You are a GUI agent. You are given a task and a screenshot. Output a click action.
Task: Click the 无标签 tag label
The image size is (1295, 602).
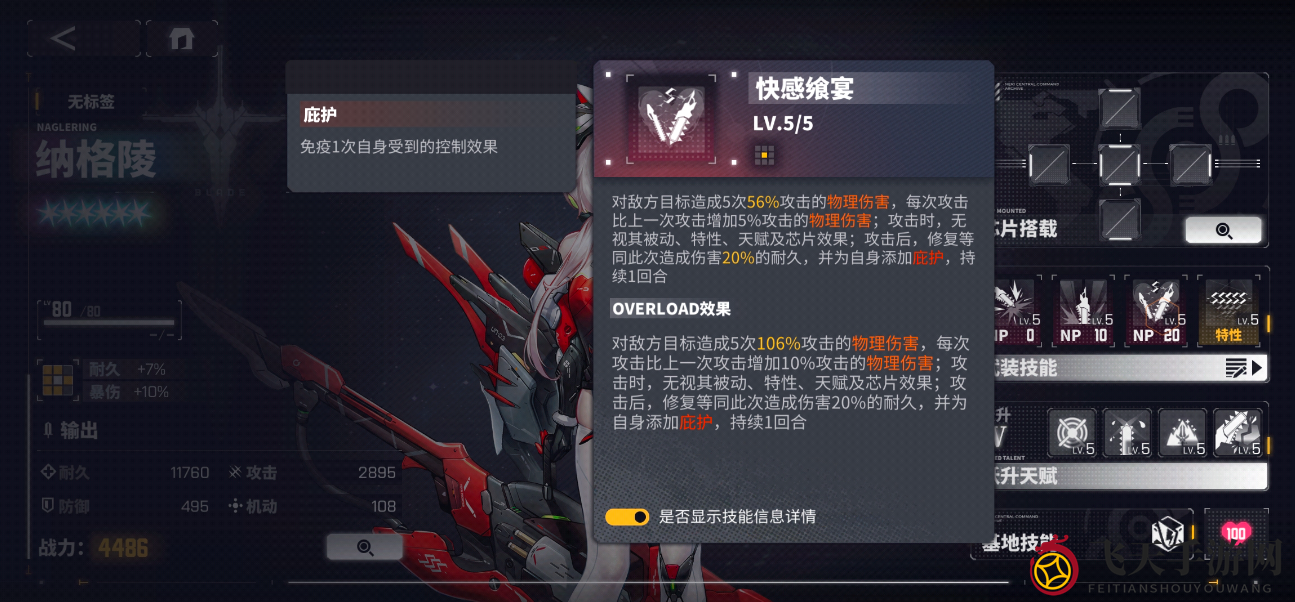tap(90, 101)
